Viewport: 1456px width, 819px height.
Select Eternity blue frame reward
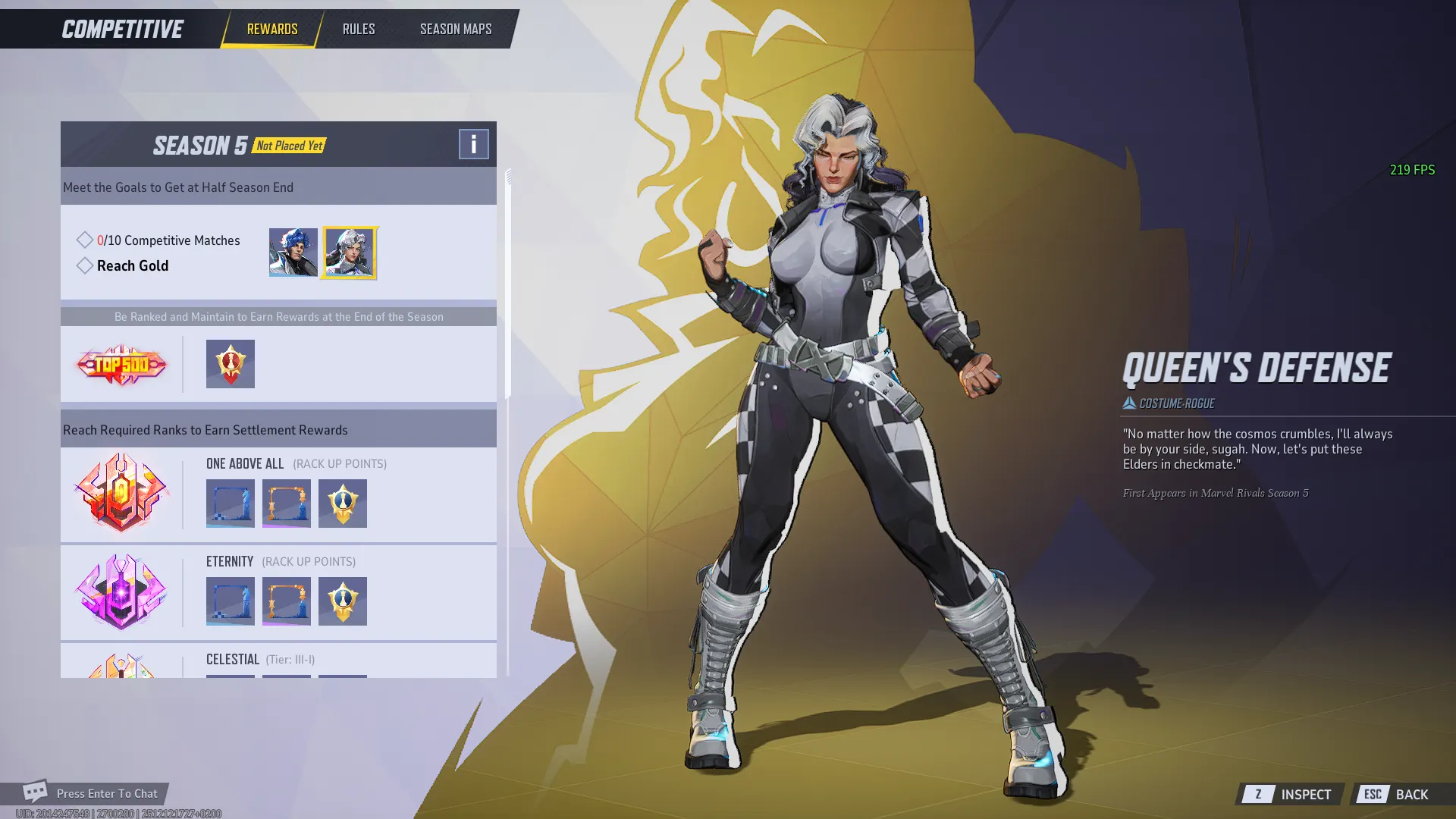pyautogui.click(x=231, y=601)
